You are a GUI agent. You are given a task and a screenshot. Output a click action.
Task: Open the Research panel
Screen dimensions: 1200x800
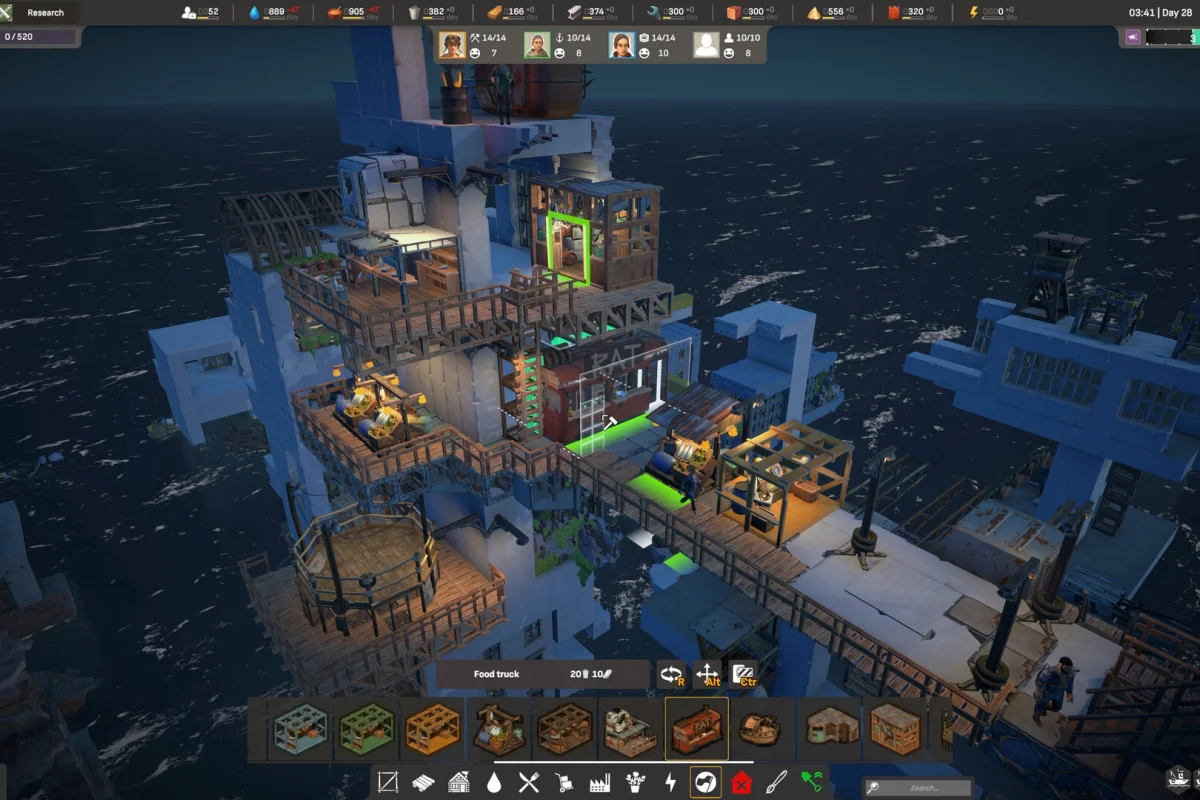[x=46, y=13]
